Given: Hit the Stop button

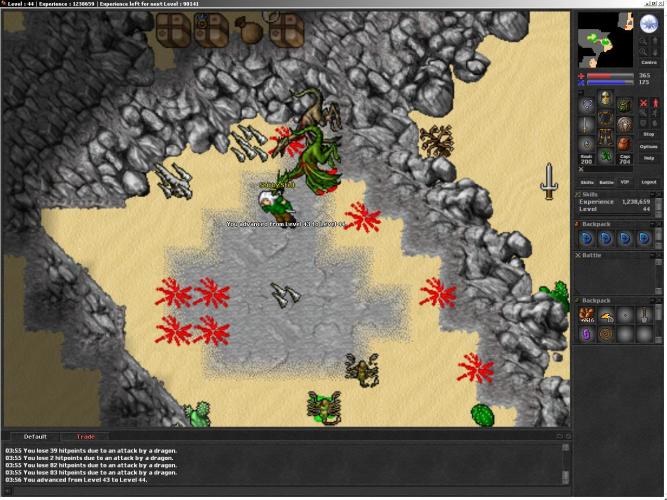Looking at the screenshot, I should 648,133.
